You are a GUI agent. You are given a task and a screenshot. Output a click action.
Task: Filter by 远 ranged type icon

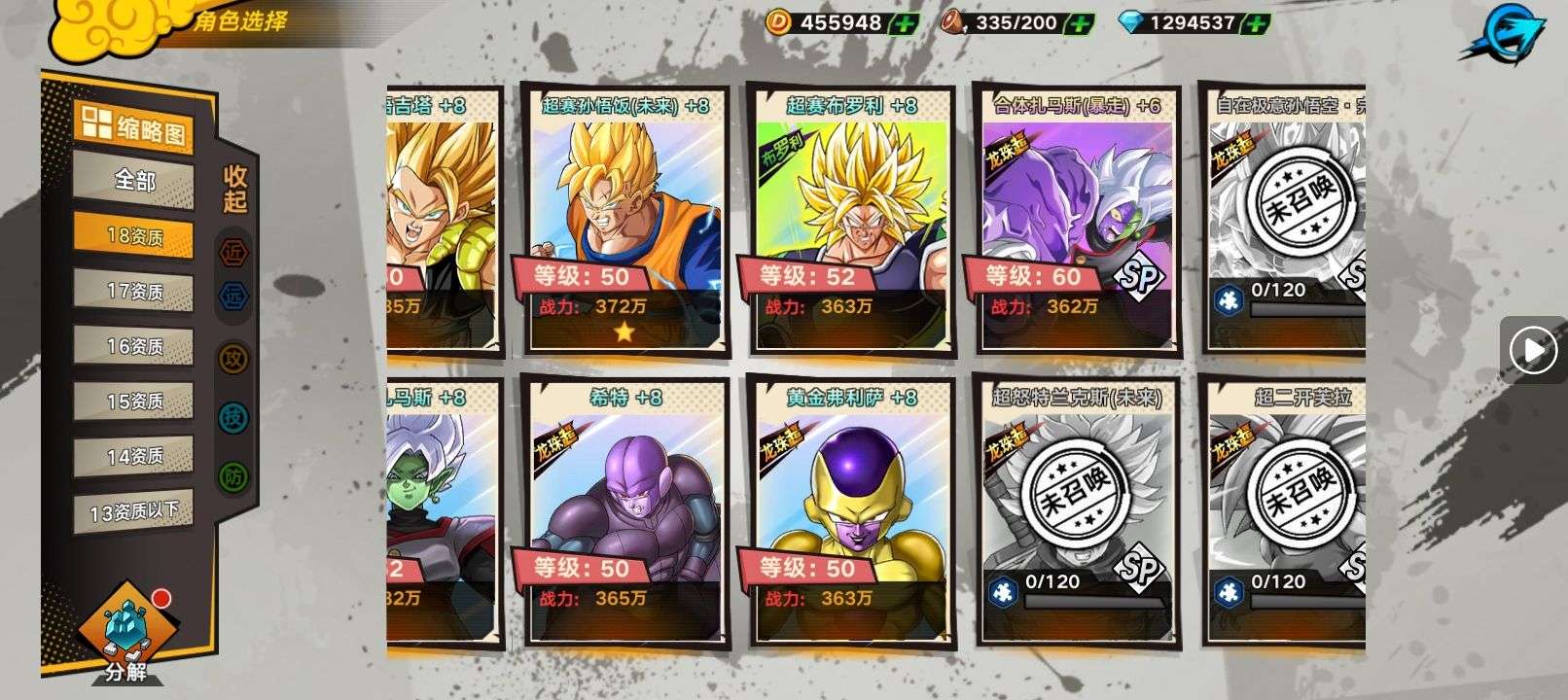(233, 297)
